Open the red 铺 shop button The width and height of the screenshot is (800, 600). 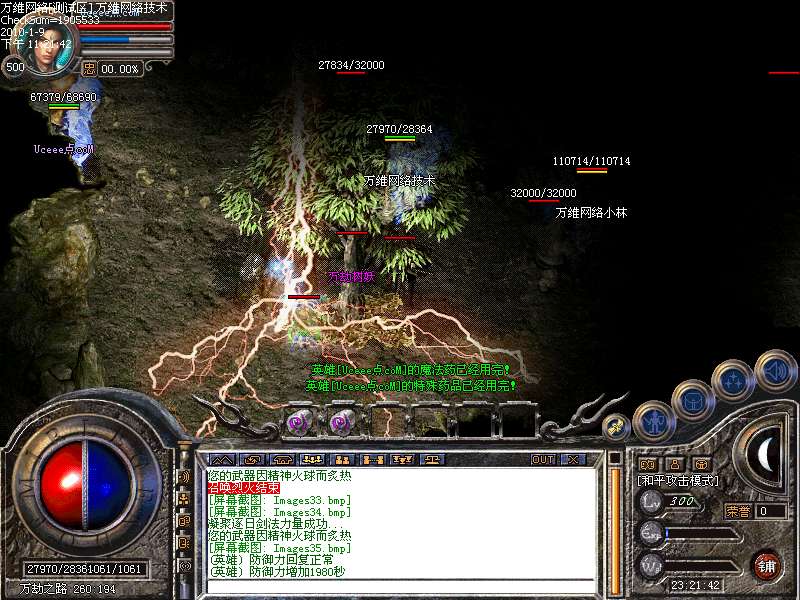765,564
